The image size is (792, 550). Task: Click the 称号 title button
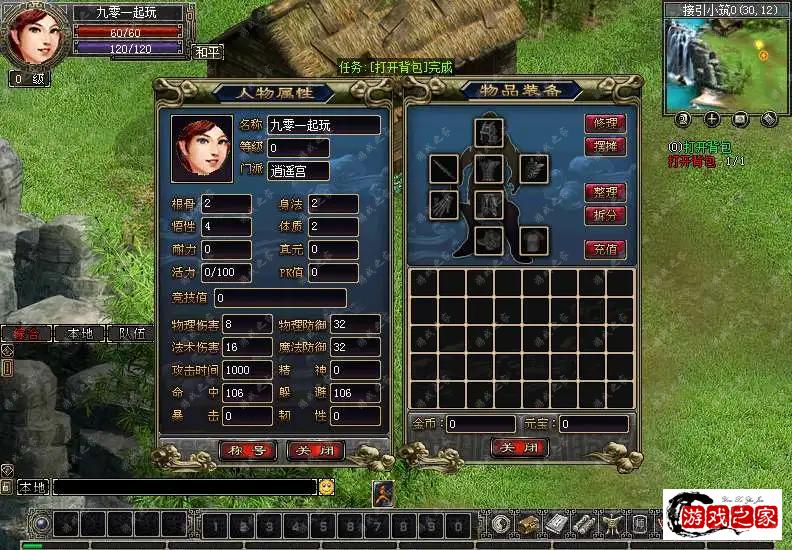[x=247, y=451]
